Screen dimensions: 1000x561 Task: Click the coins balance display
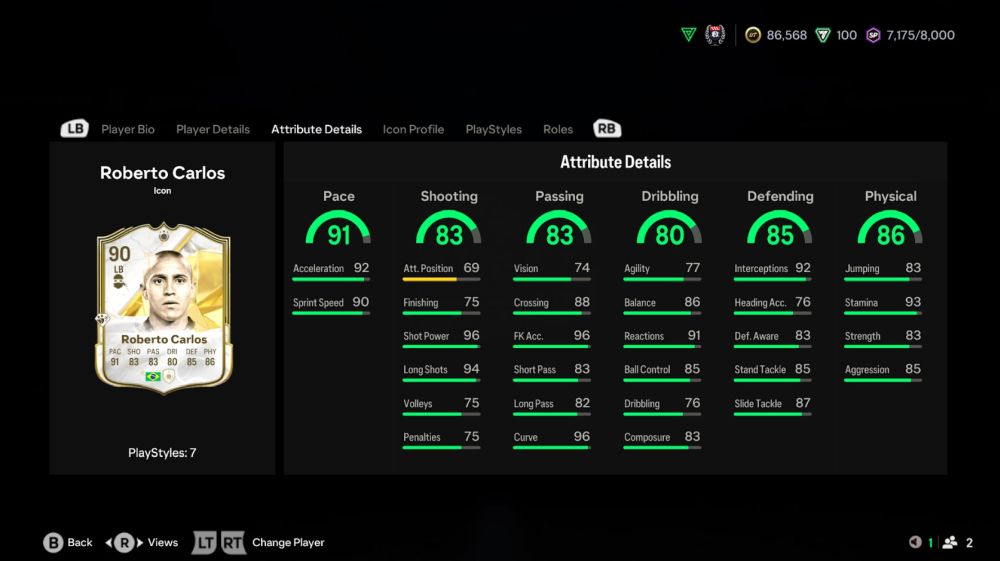(x=776, y=35)
